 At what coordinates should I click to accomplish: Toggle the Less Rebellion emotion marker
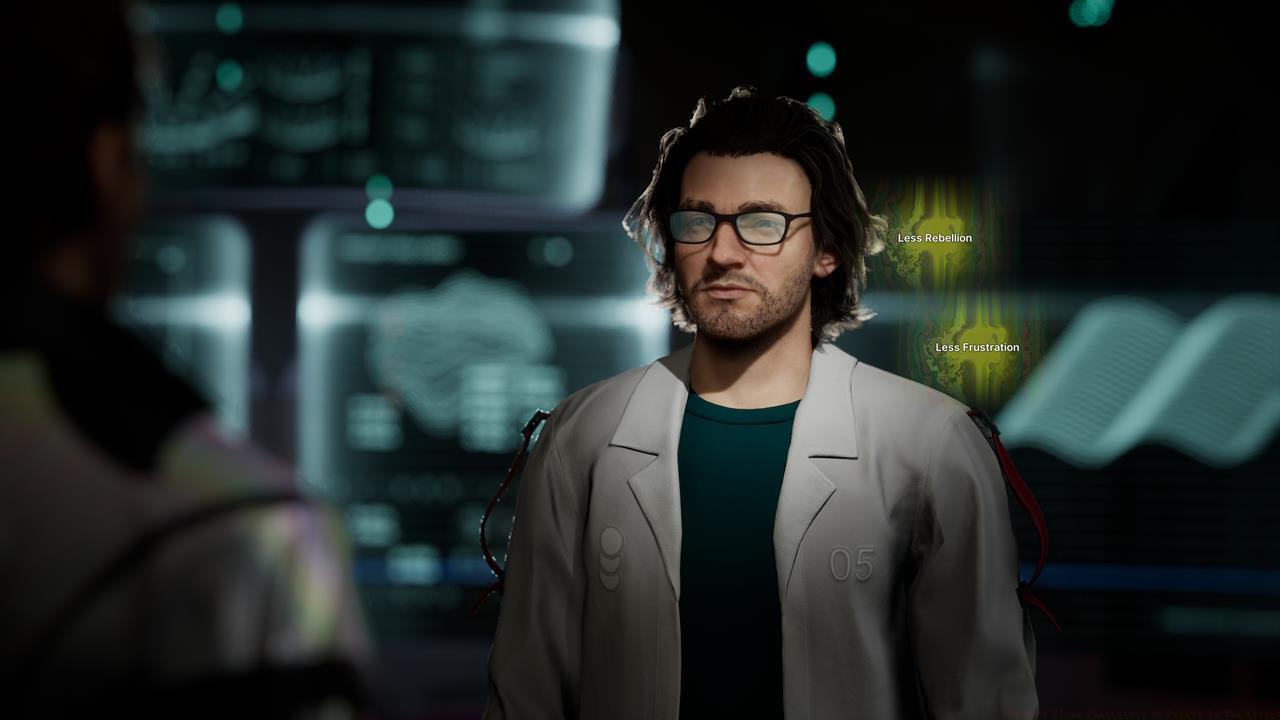936,239
